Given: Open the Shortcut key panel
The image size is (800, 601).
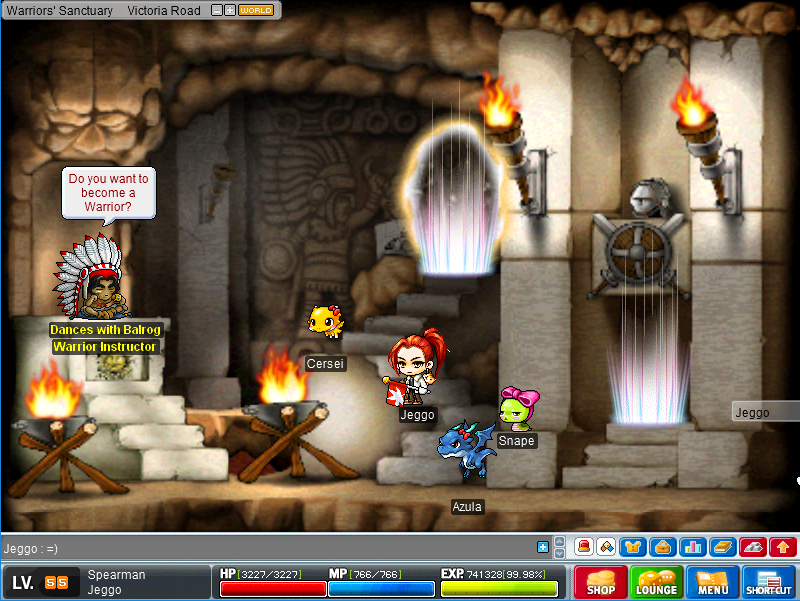Looking at the screenshot, I should (769, 582).
